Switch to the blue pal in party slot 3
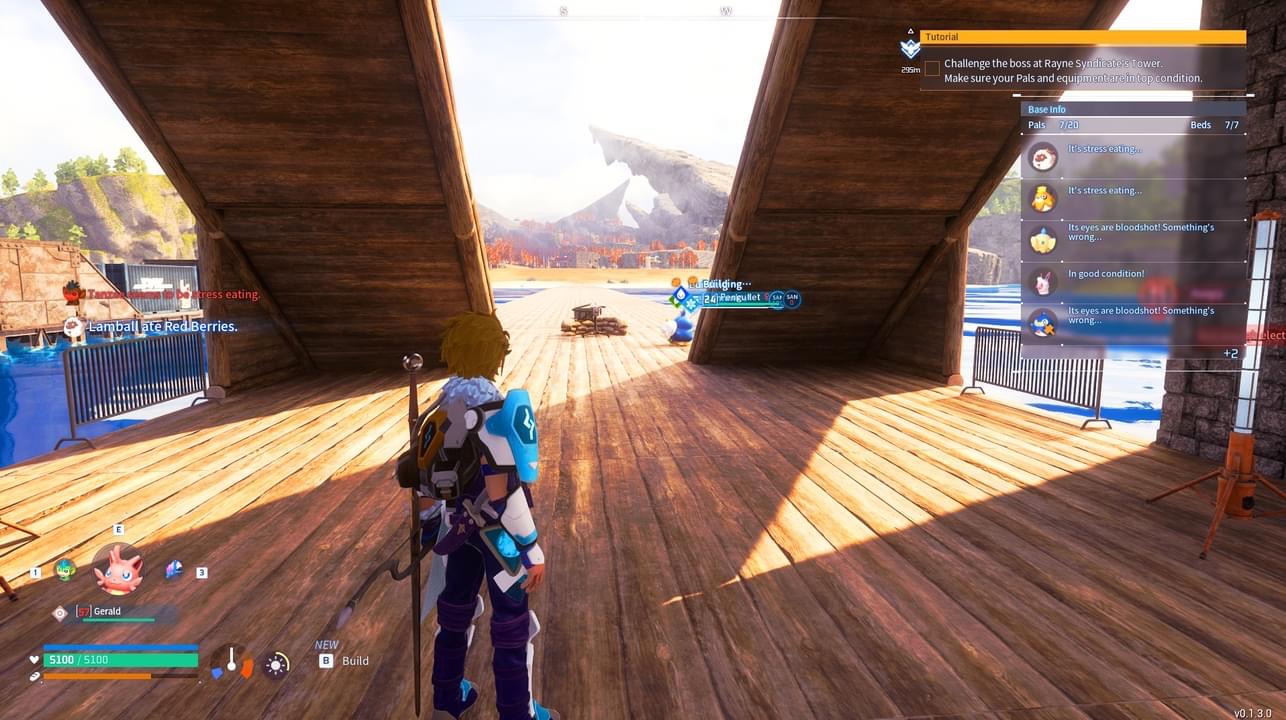 click(x=174, y=569)
